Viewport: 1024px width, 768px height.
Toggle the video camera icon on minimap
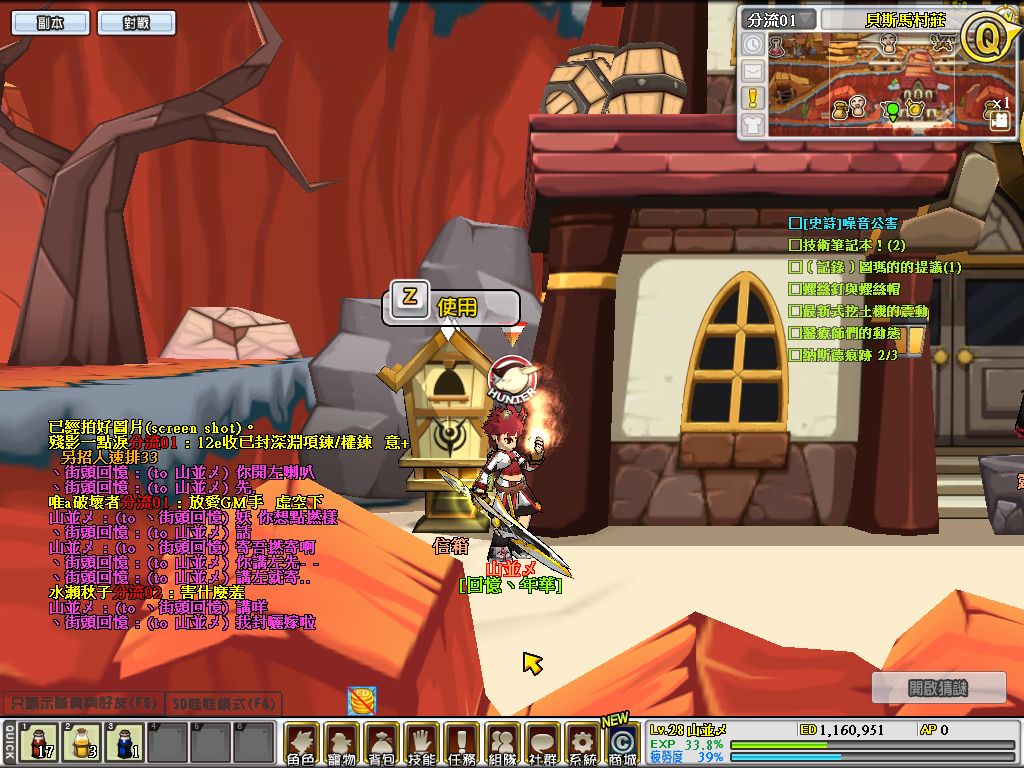(999, 121)
